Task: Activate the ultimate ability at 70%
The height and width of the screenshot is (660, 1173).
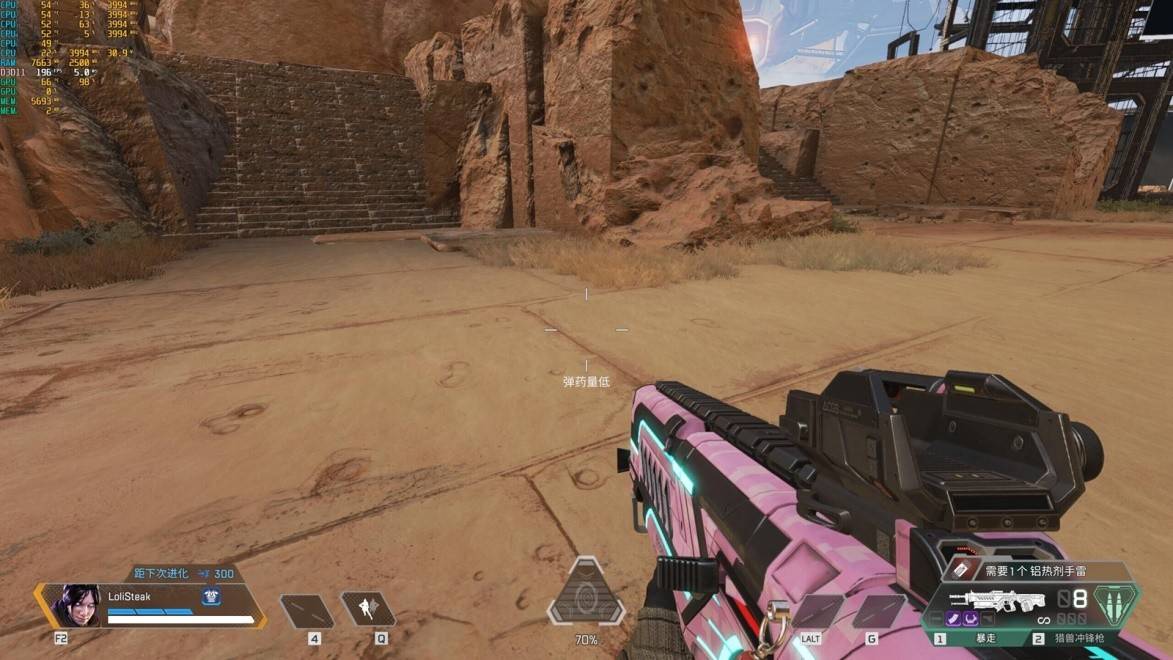Action: point(586,597)
